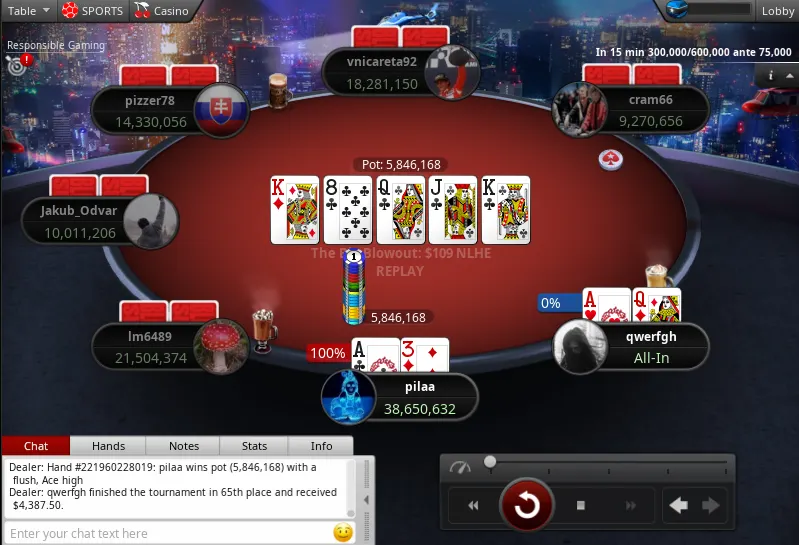Stop the hand replay
This screenshot has height=545, width=799.
tap(580, 505)
